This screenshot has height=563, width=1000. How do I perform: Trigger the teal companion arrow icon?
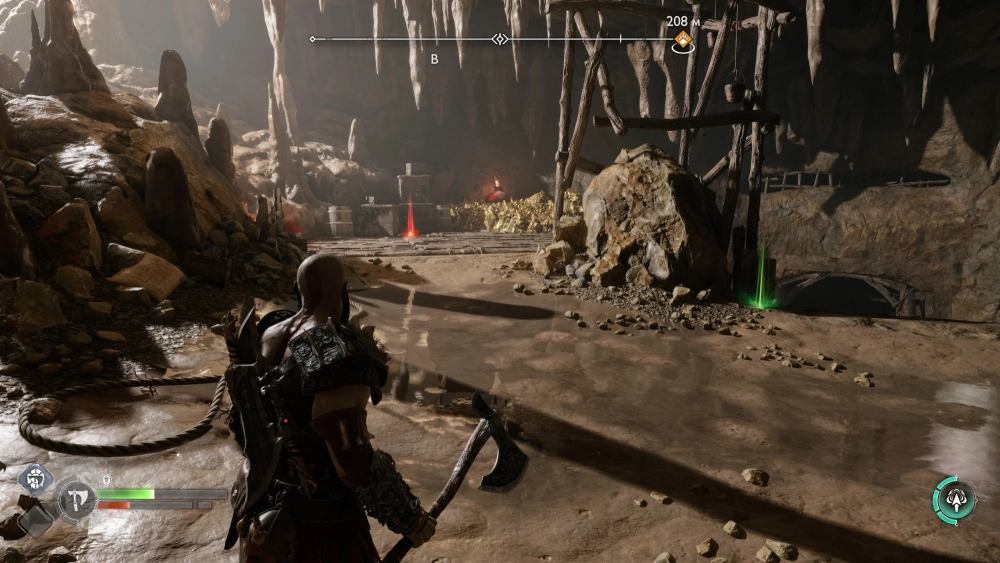click(x=953, y=499)
